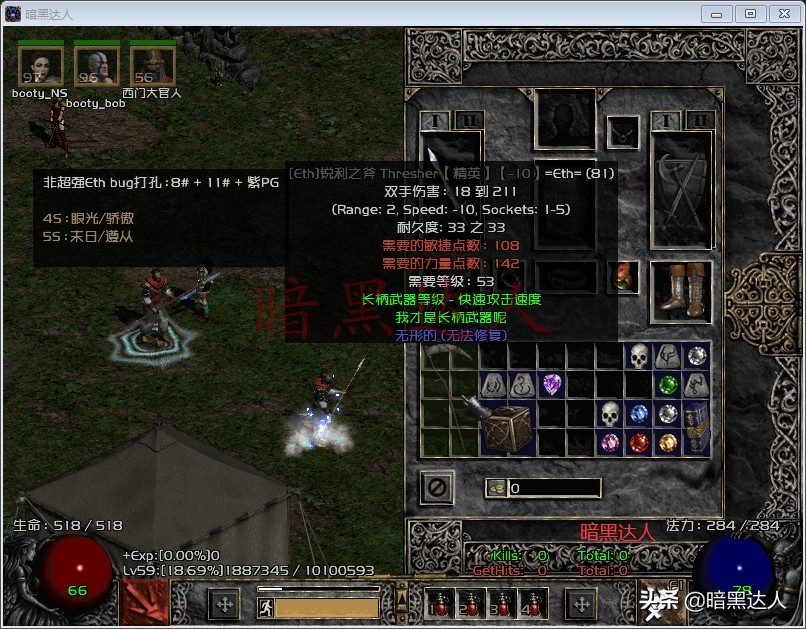Viewport: 806px width, 629px height.
Task: Use the first belt healing potion
Action: (x=438, y=605)
